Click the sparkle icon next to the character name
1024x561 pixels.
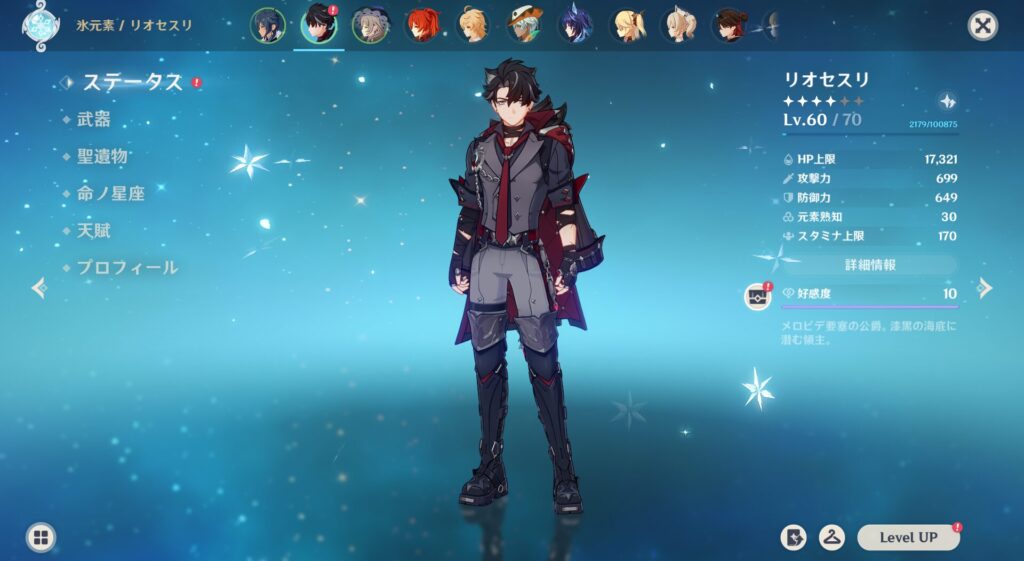[947, 101]
